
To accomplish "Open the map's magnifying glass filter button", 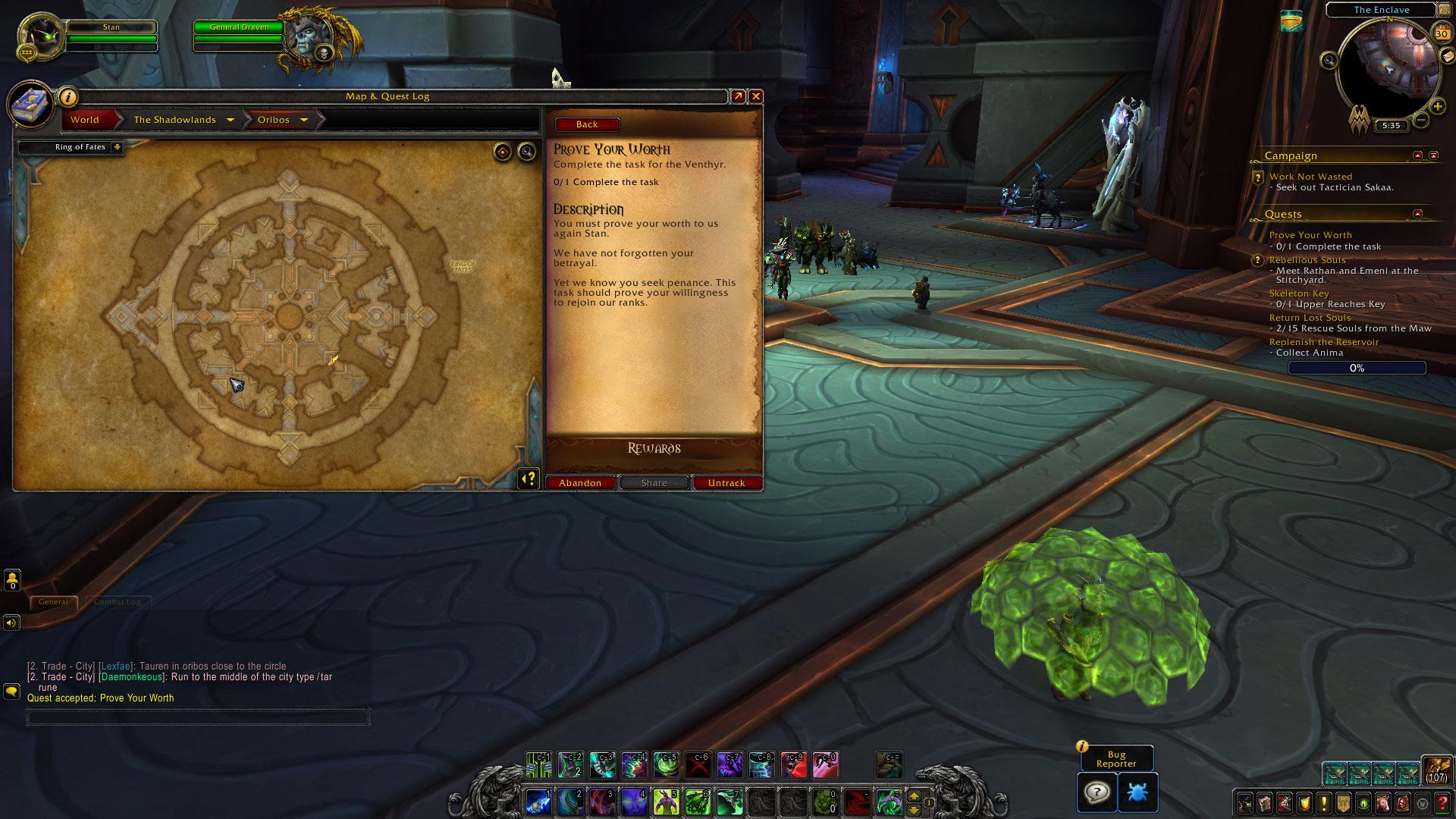I will [526, 152].
